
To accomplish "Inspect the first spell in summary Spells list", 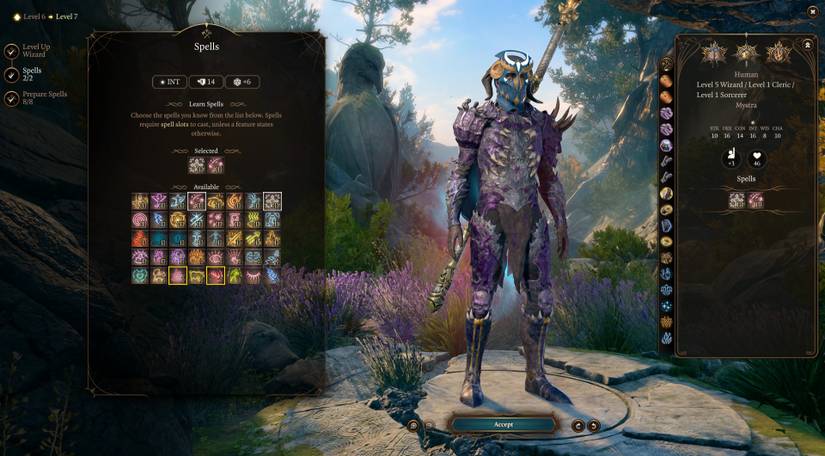I will coord(737,200).
